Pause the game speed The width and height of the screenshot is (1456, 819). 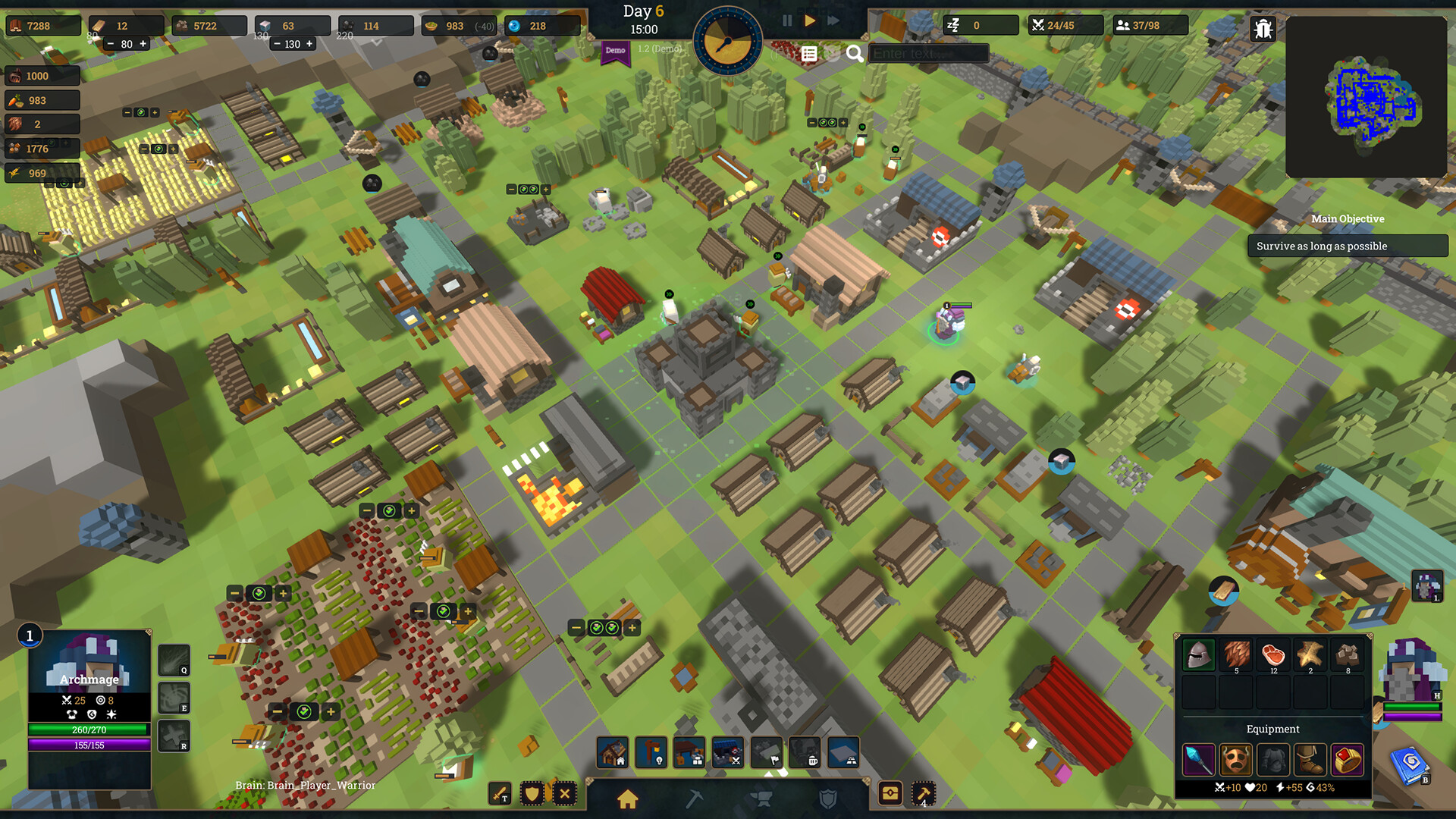point(787,21)
